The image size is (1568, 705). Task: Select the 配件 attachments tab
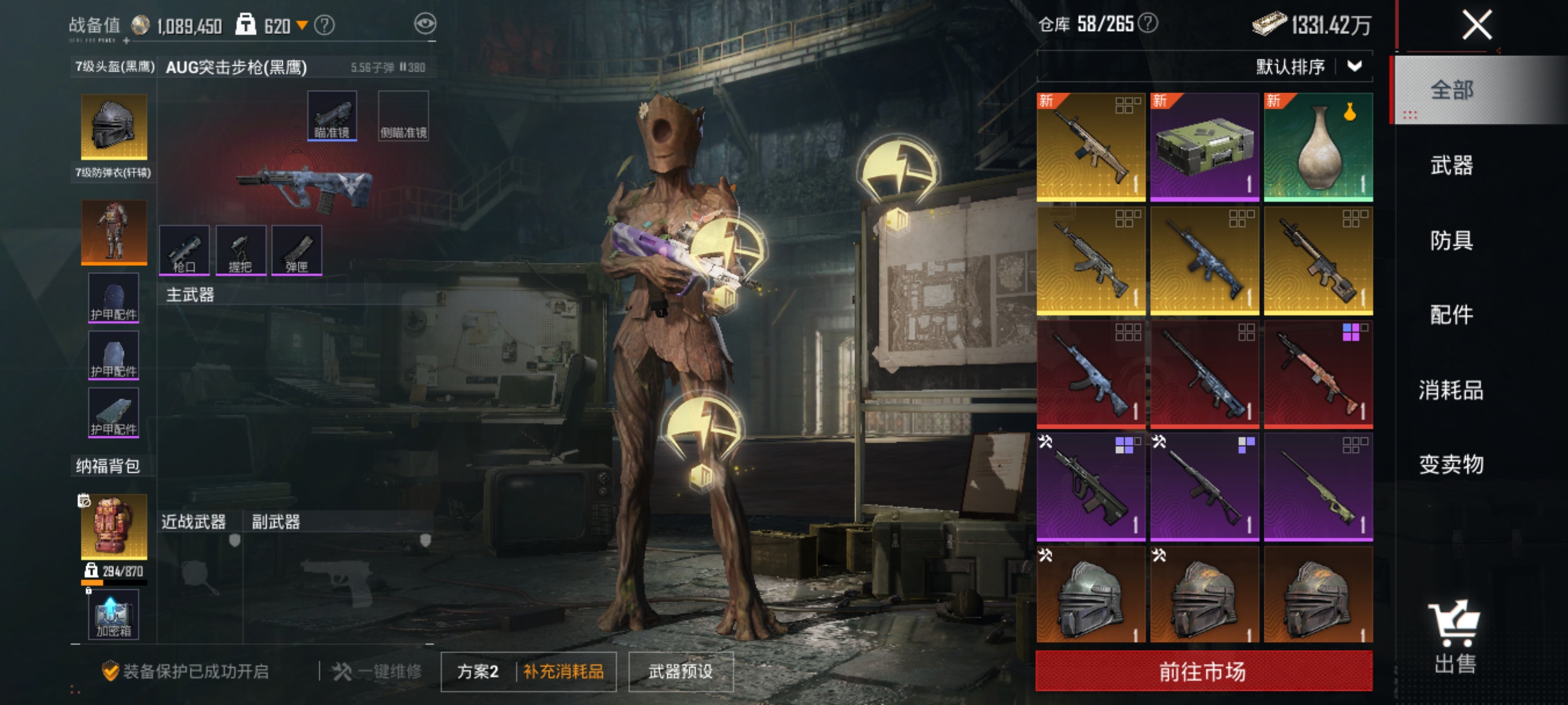point(1451,315)
